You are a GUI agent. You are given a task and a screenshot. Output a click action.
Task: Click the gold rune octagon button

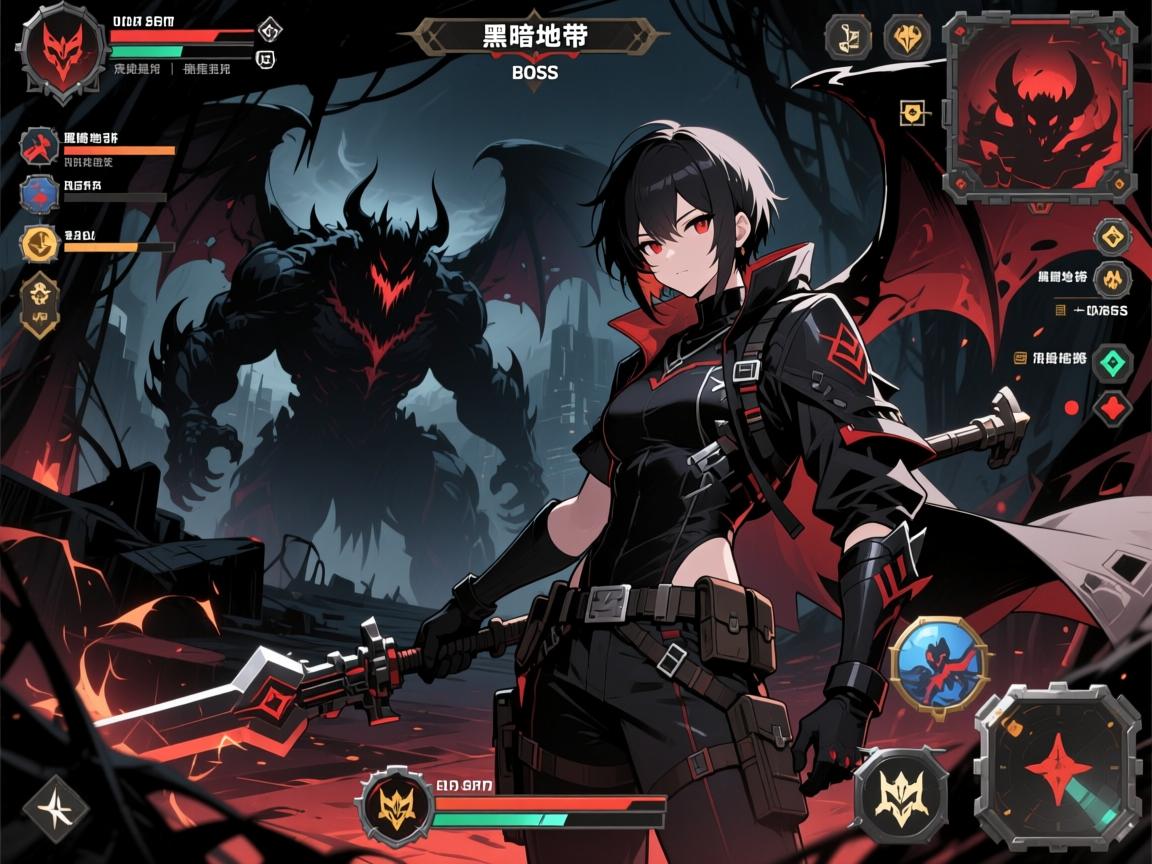click(x=846, y=37)
